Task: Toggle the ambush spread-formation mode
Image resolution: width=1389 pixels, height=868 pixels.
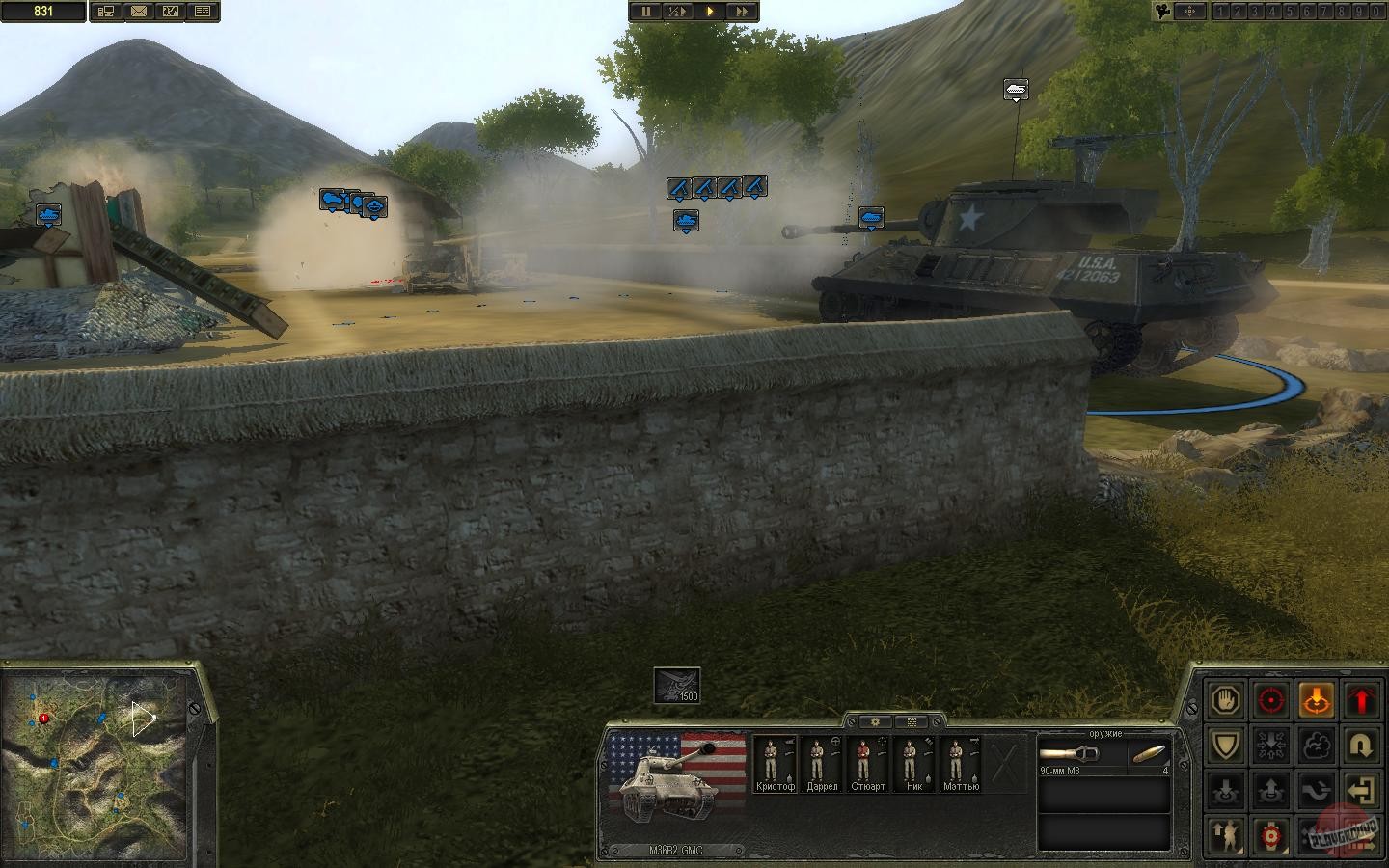Action: pos(1270,745)
